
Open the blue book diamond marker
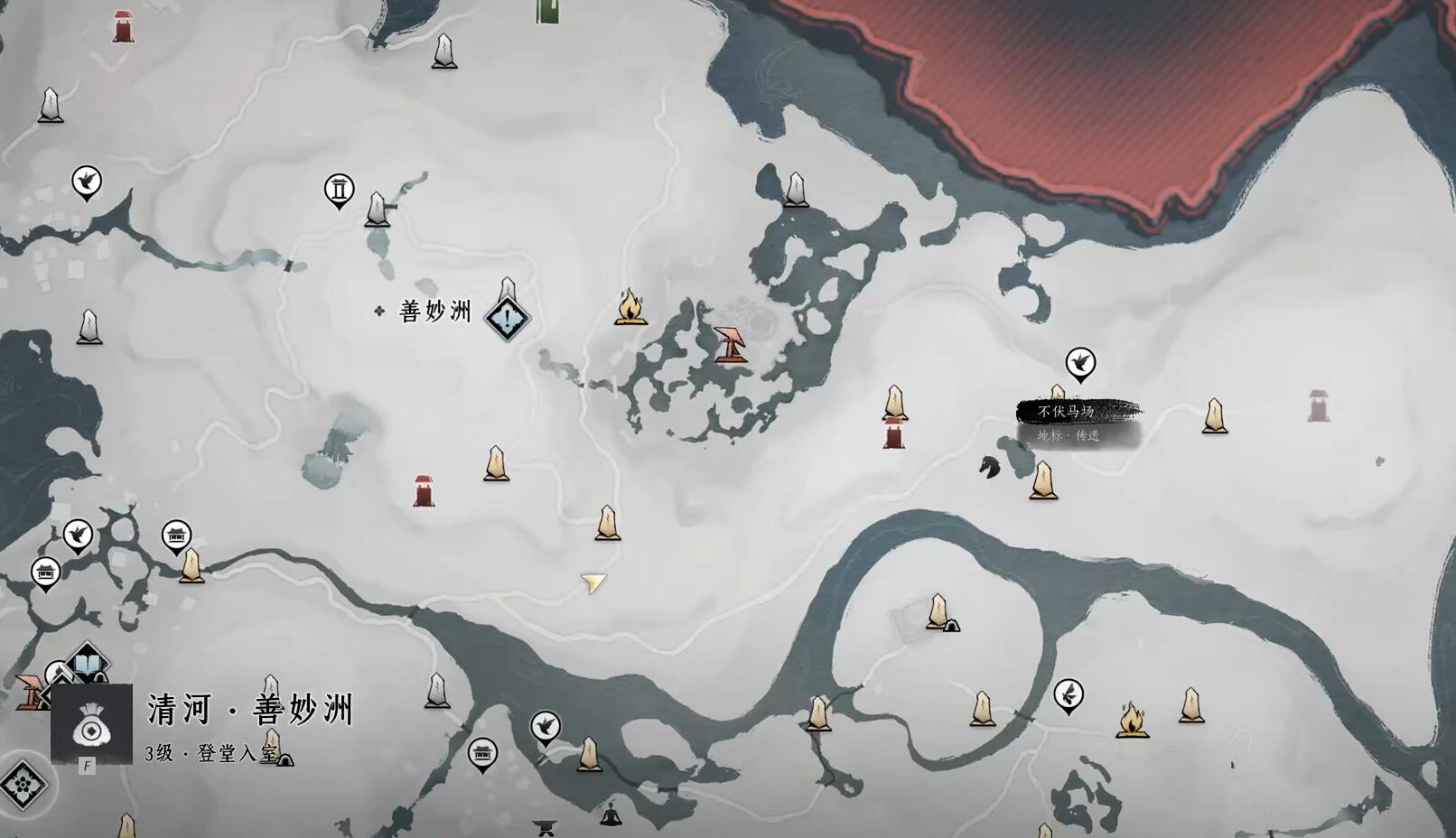point(88,664)
